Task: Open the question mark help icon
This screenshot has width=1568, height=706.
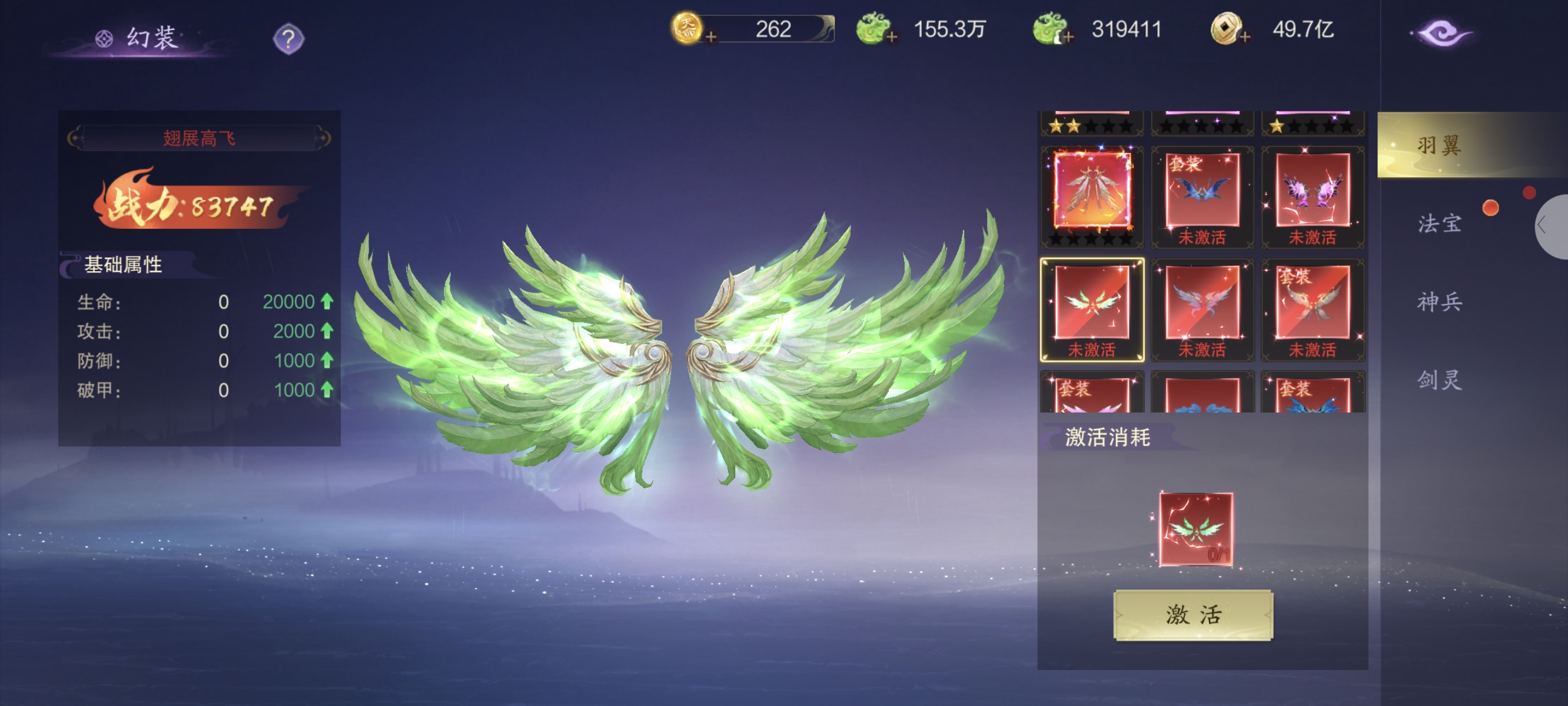Action: tap(288, 39)
